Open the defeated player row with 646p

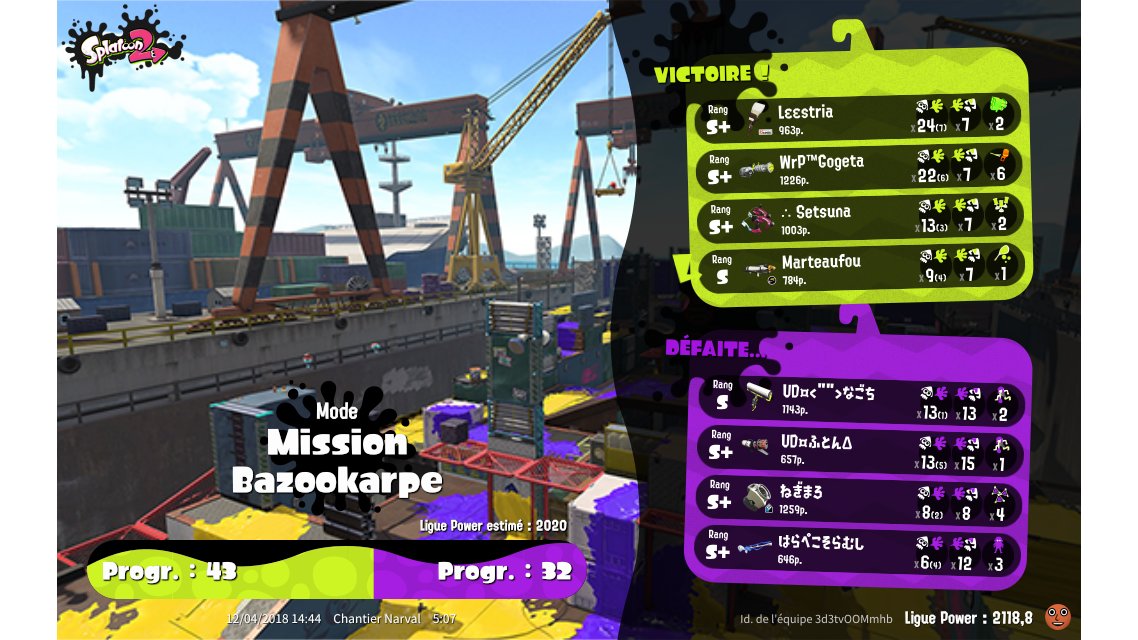[x=860, y=550]
